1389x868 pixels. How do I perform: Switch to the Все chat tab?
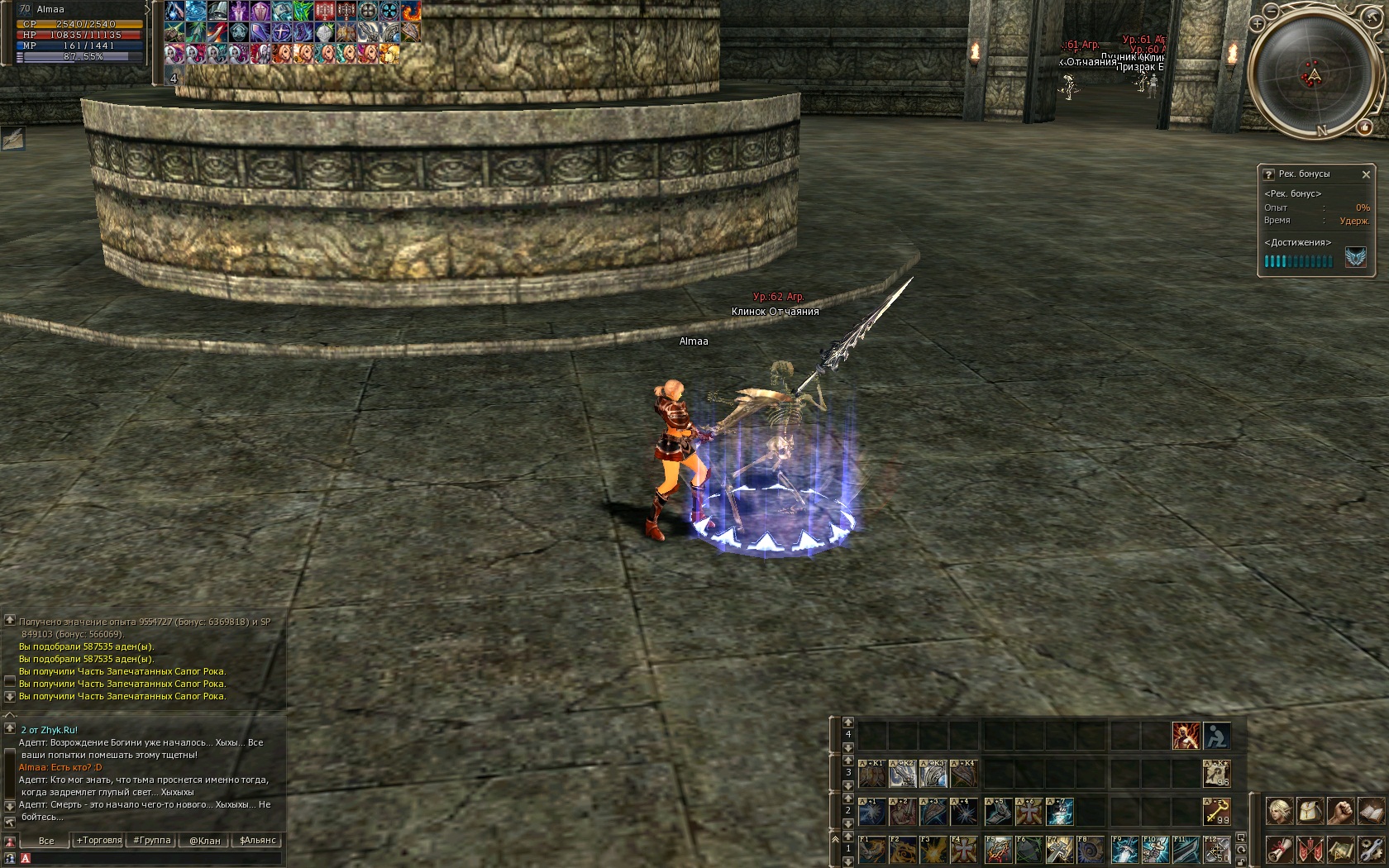coord(46,841)
